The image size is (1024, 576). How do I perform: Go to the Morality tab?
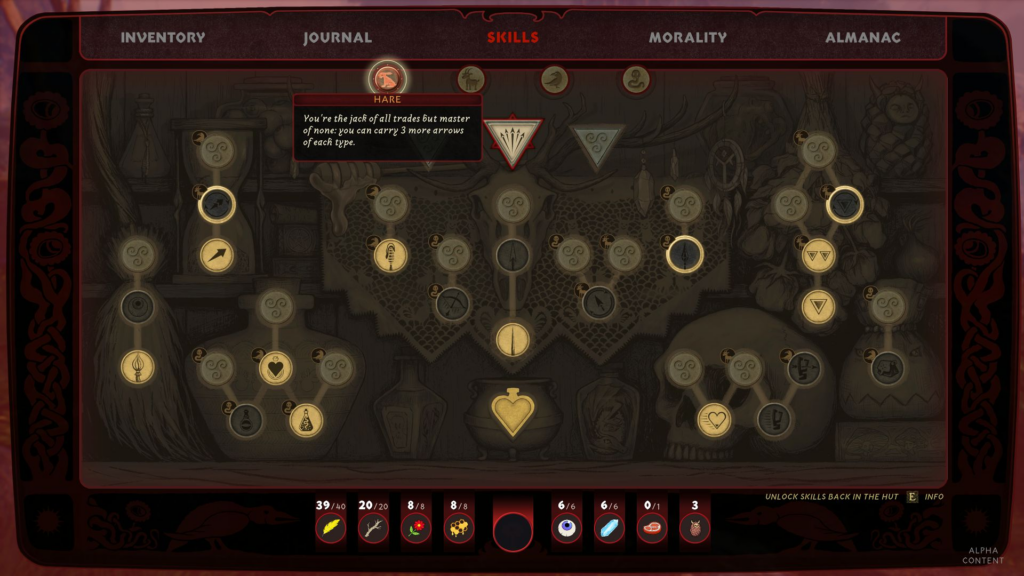pyautogui.click(x=687, y=38)
